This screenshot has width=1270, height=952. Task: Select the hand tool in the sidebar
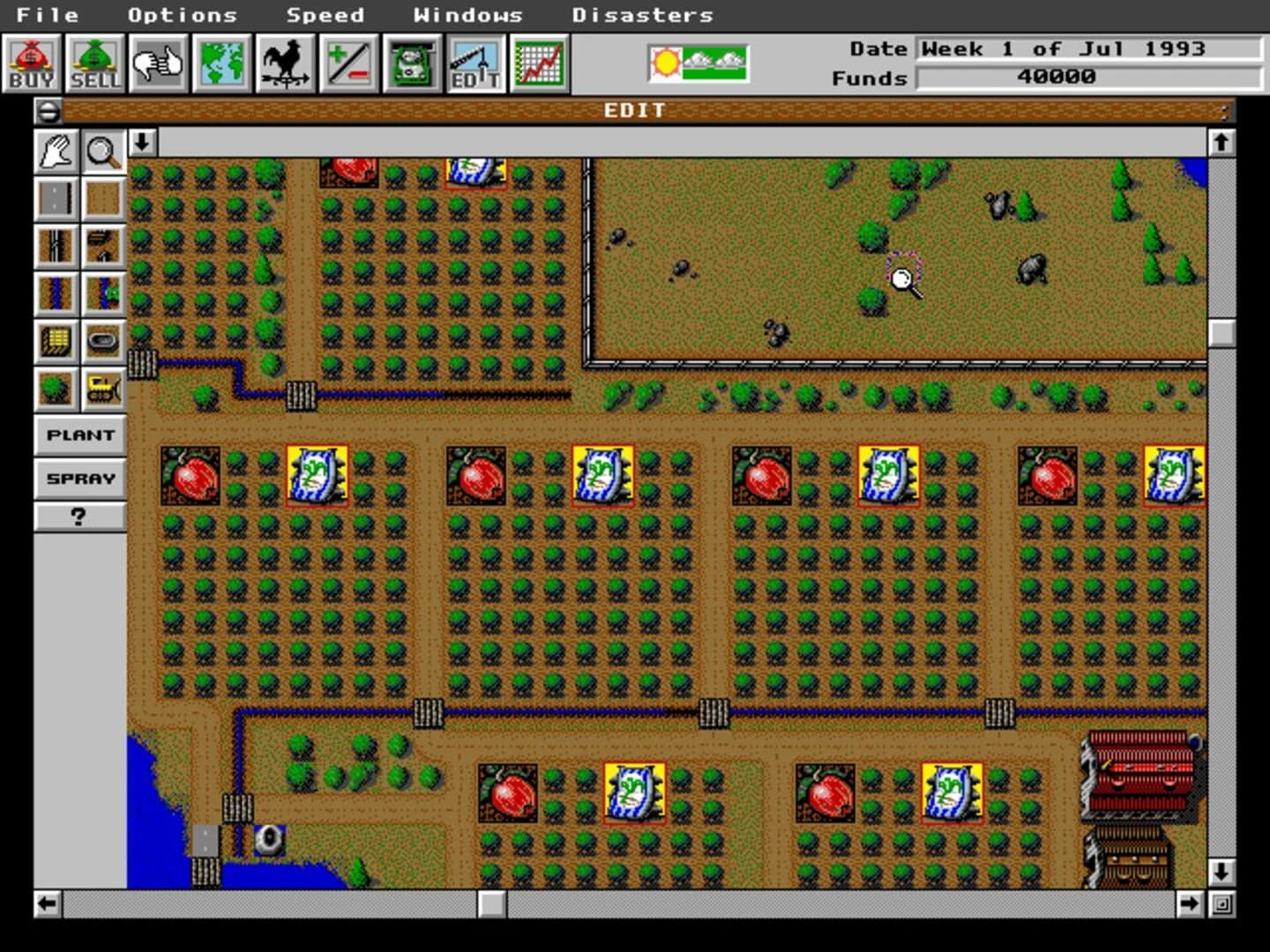coord(55,152)
